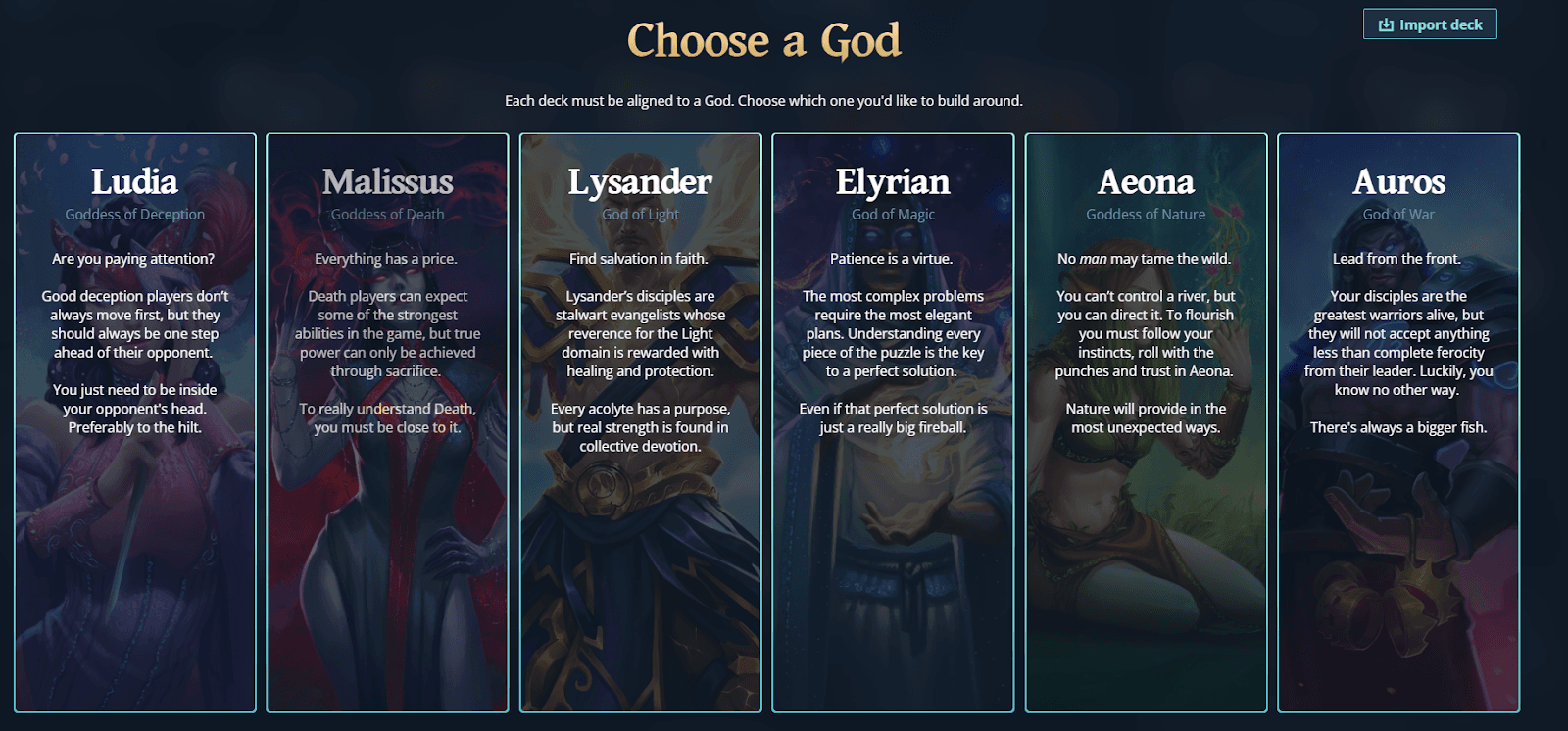Click the Import deck button

1429,24
